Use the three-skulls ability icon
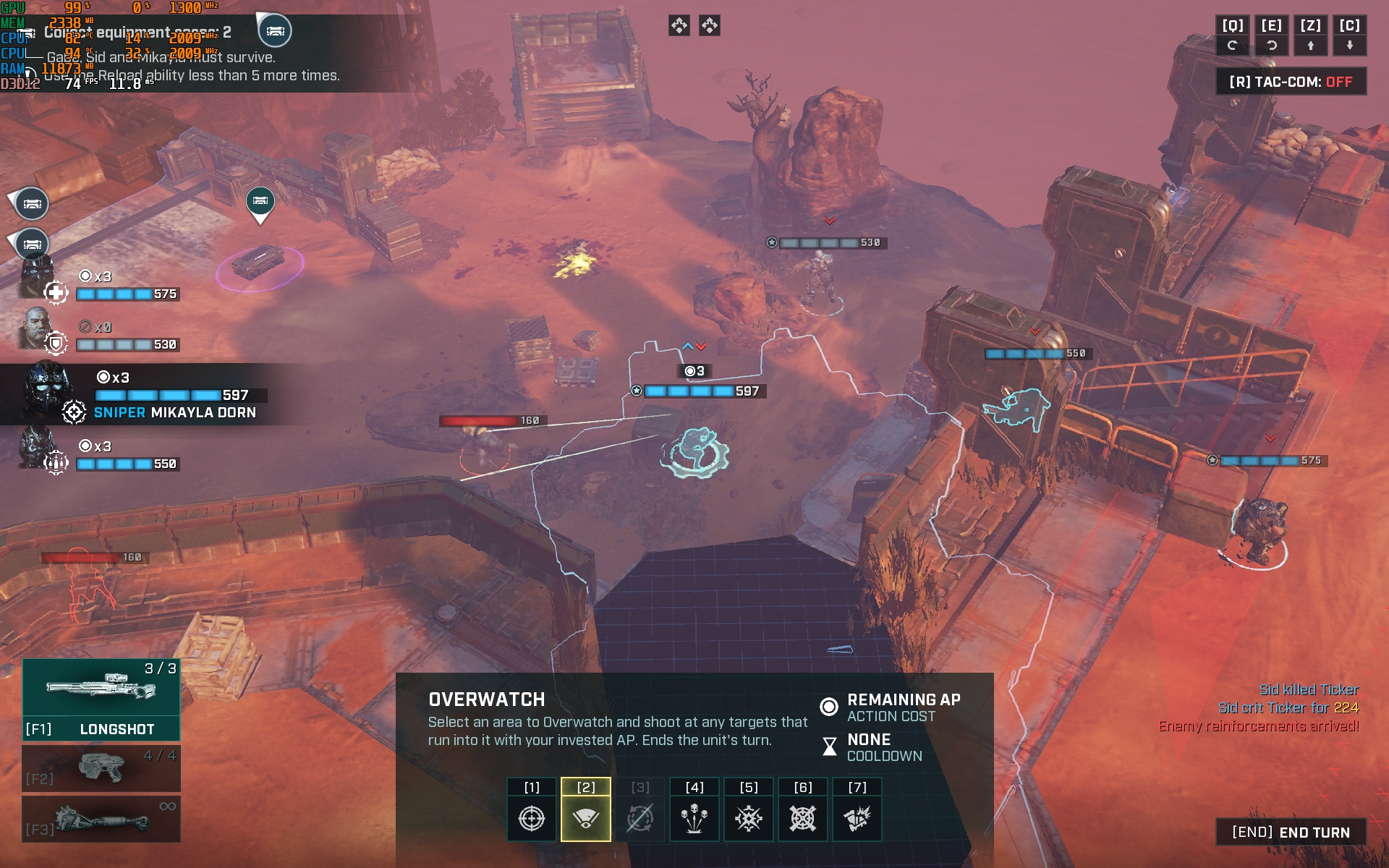The height and width of the screenshot is (868, 1389). [x=694, y=818]
